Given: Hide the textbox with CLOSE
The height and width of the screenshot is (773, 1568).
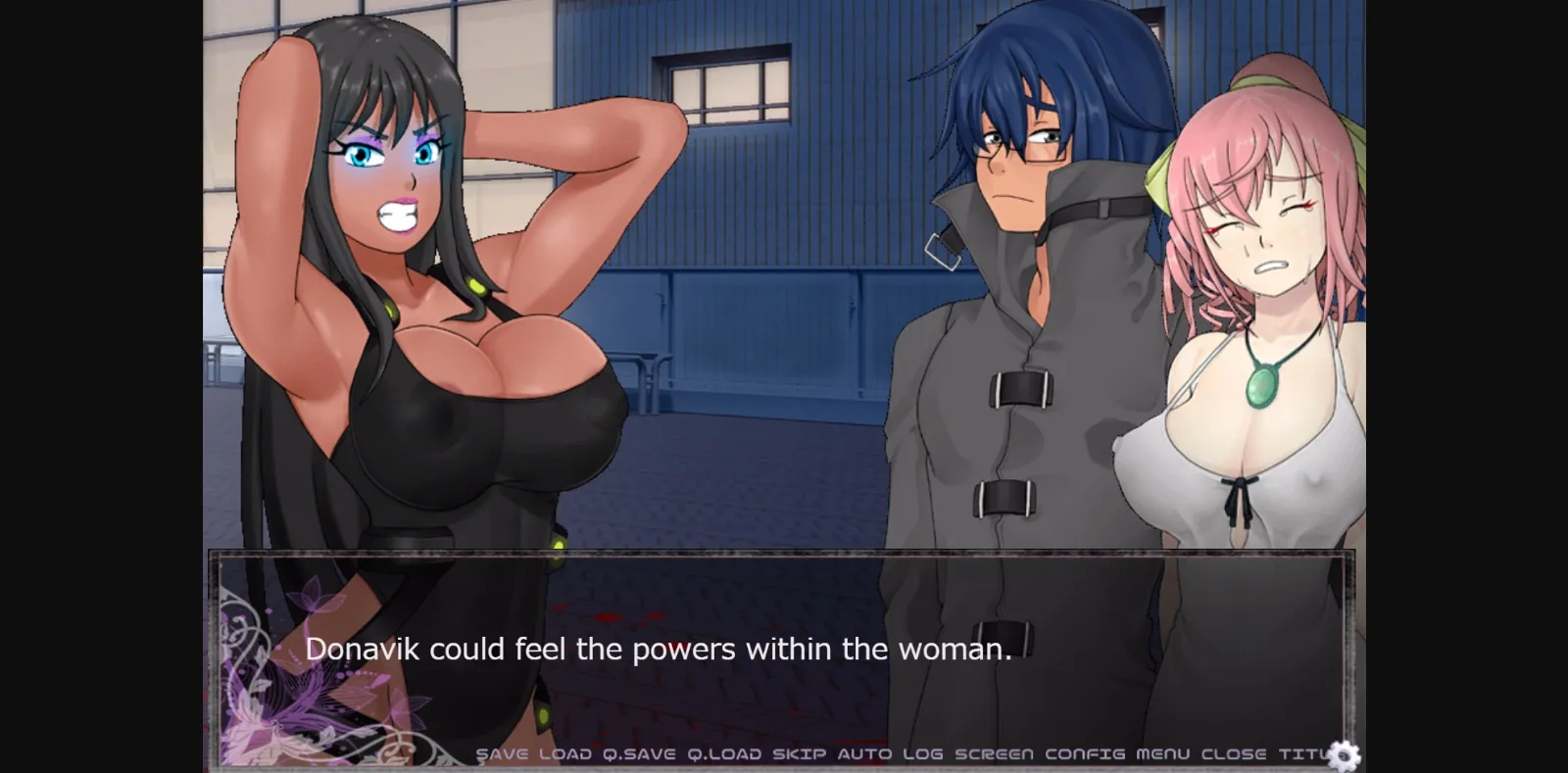Looking at the screenshot, I should (1237, 753).
